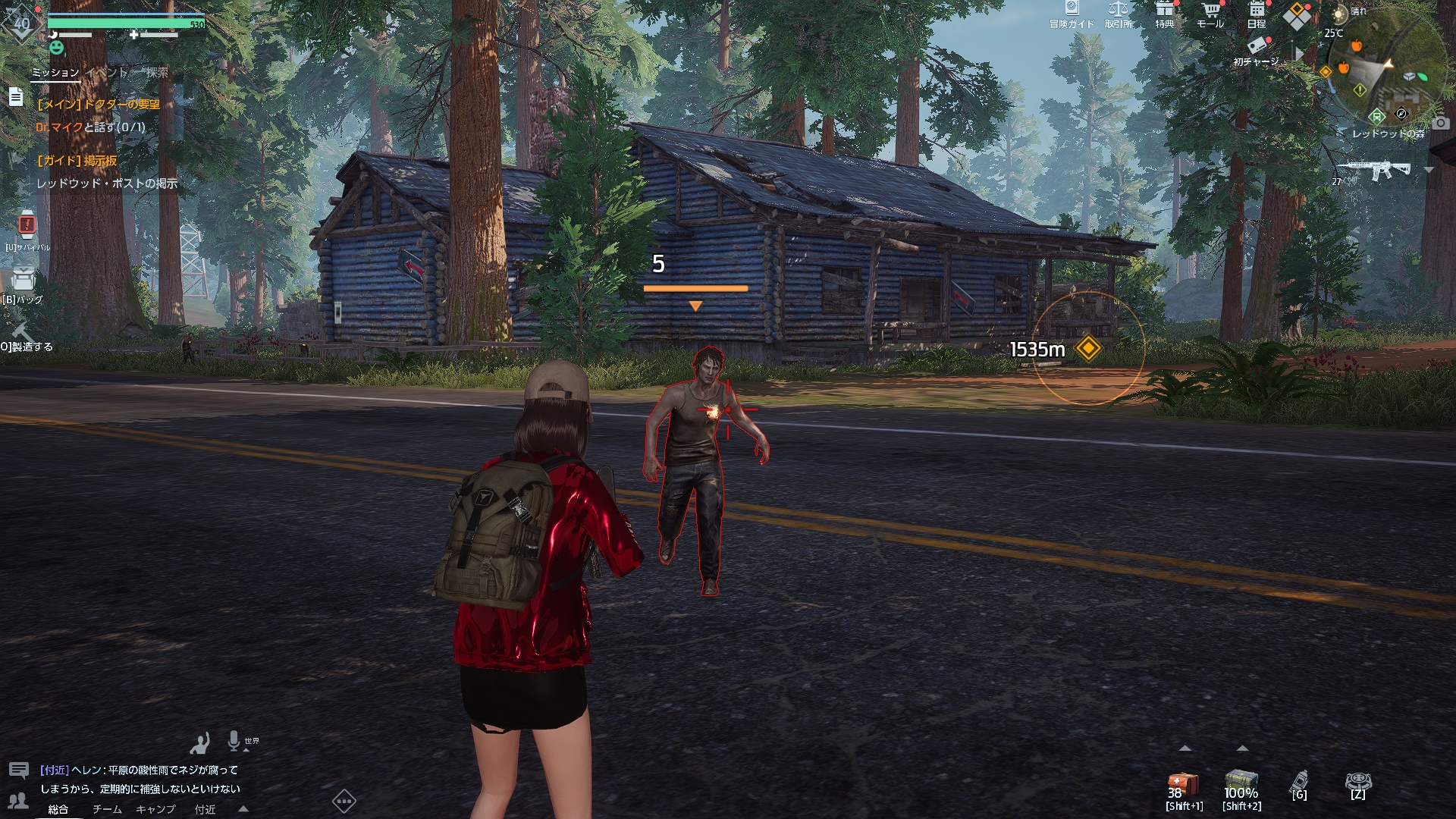The width and height of the screenshot is (1456, 819).
Task: Open the 取引所 trading exchange
Action: pyautogui.click(x=1118, y=14)
